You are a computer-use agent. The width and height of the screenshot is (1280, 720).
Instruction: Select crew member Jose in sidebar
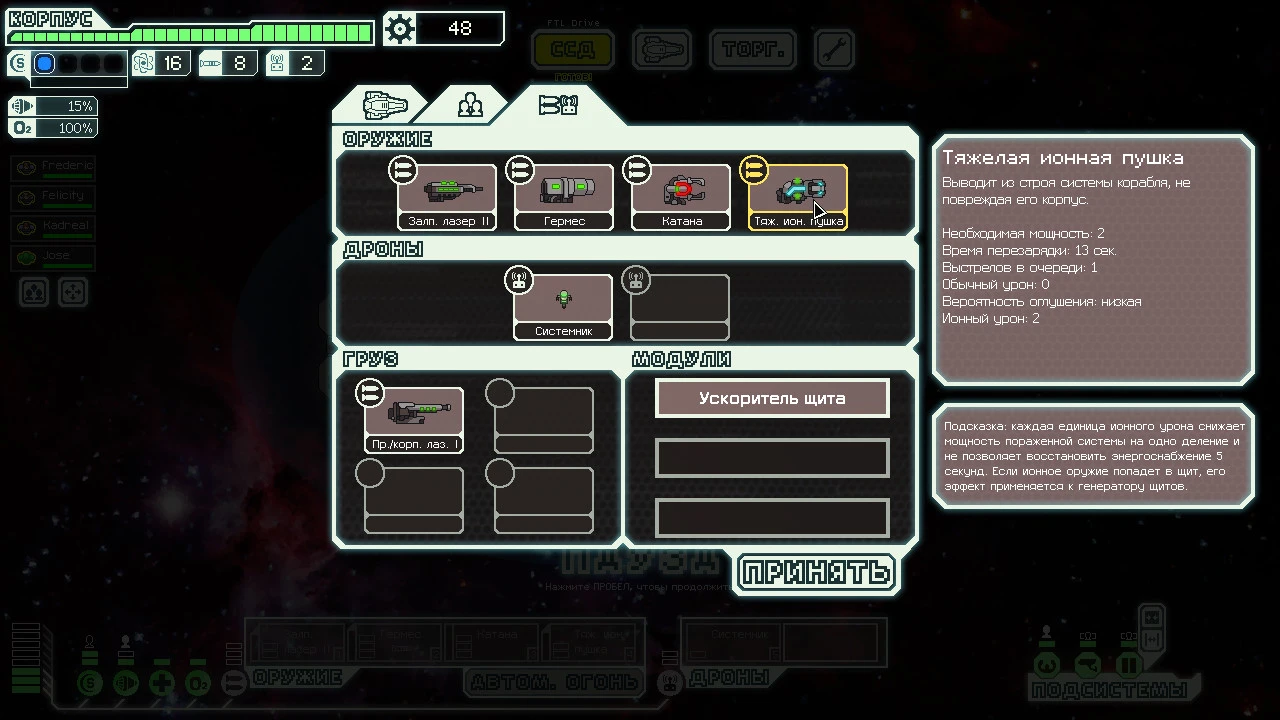click(52, 256)
